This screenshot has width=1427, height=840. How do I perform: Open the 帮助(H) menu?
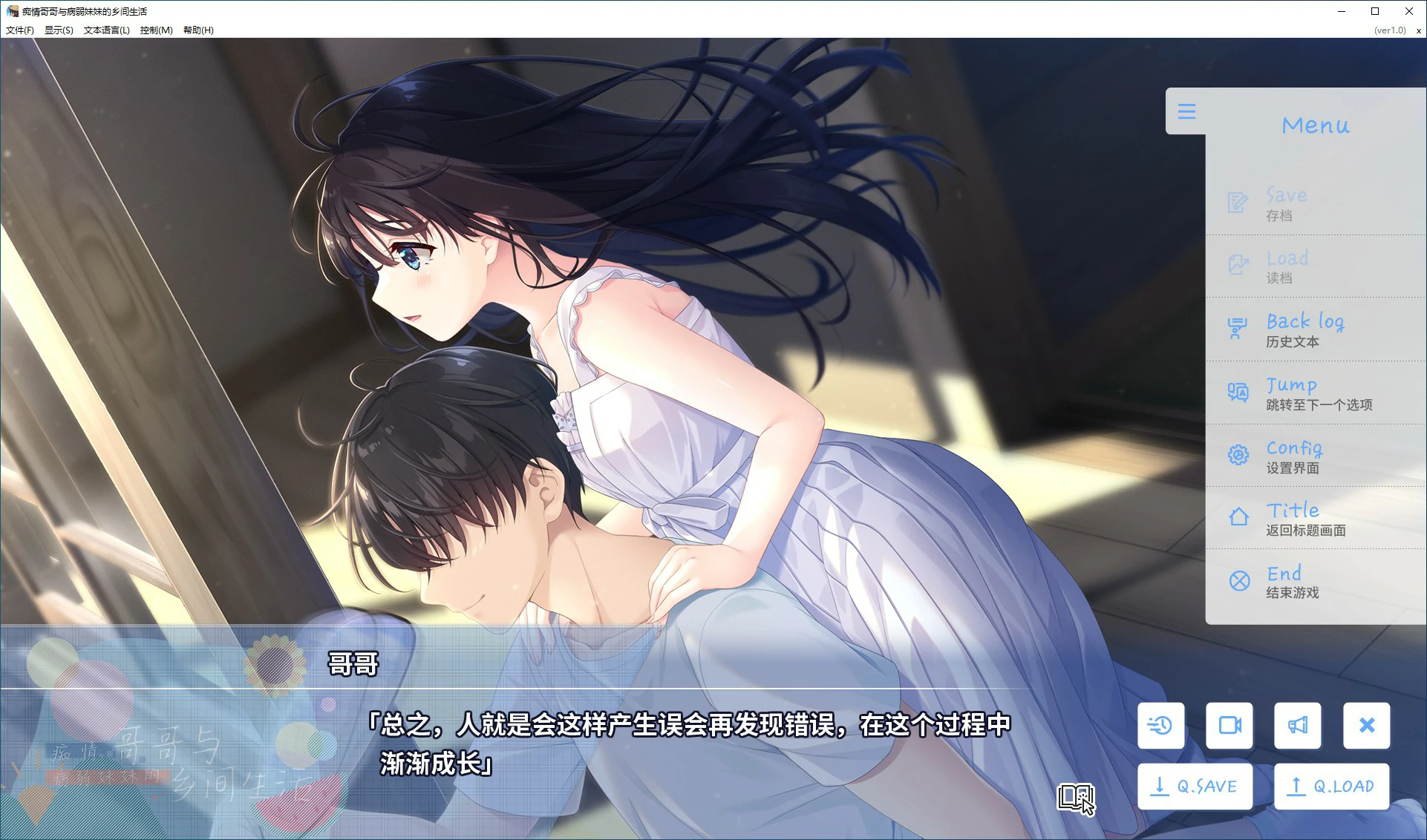(197, 30)
